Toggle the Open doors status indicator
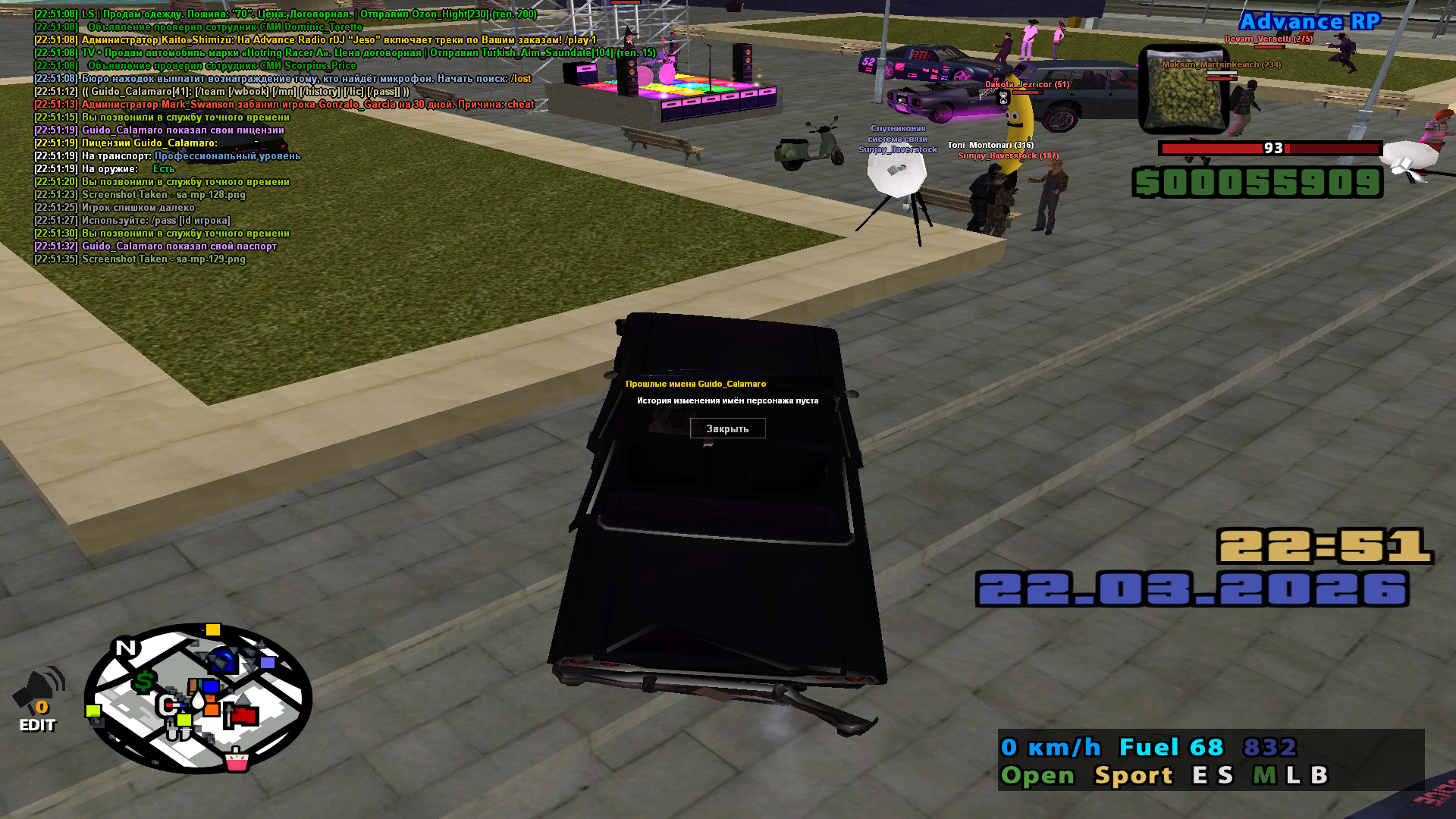Image resolution: width=1456 pixels, height=819 pixels. pos(1039,775)
